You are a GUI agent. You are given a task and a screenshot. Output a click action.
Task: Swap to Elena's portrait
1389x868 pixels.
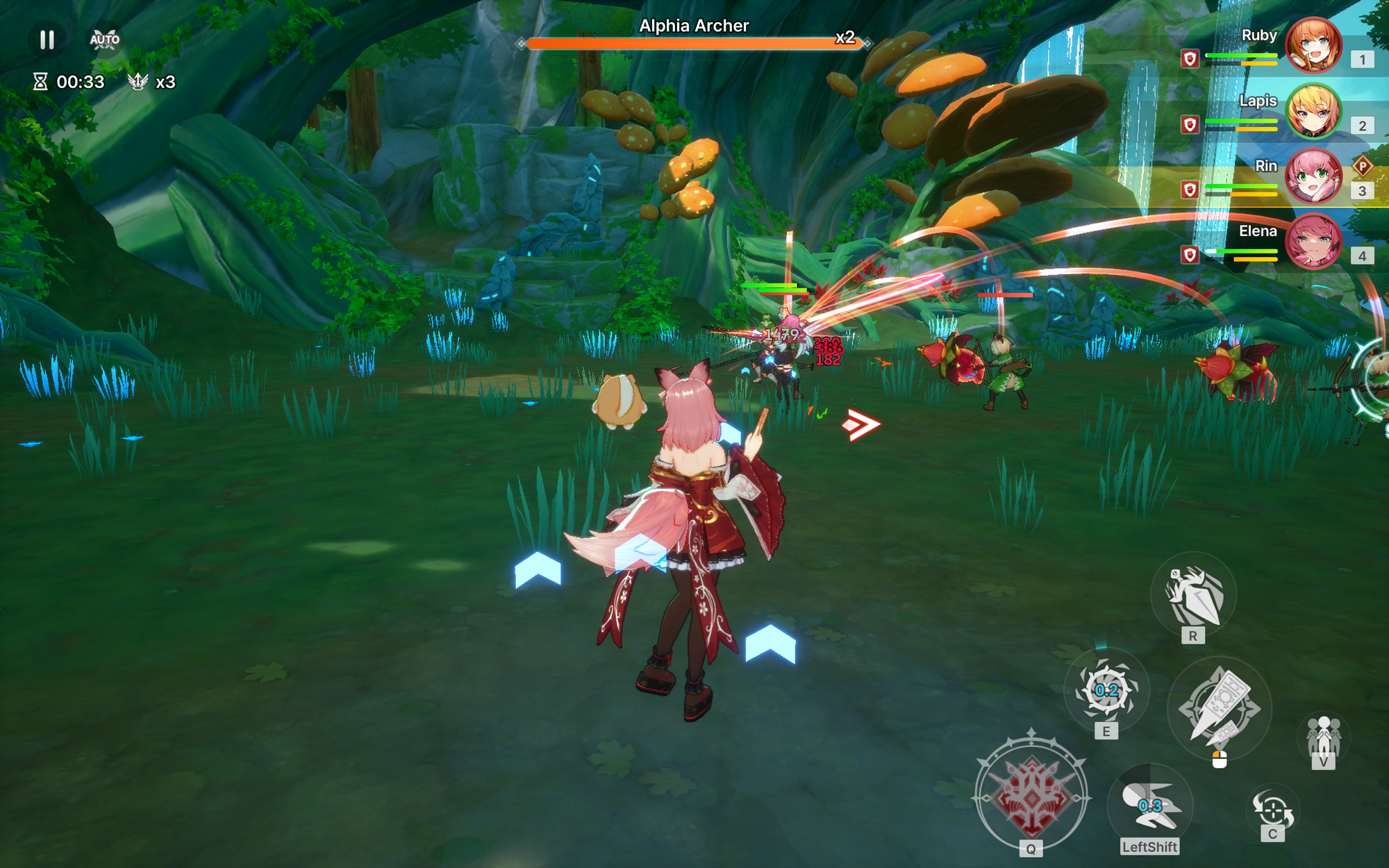[x=1313, y=242]
